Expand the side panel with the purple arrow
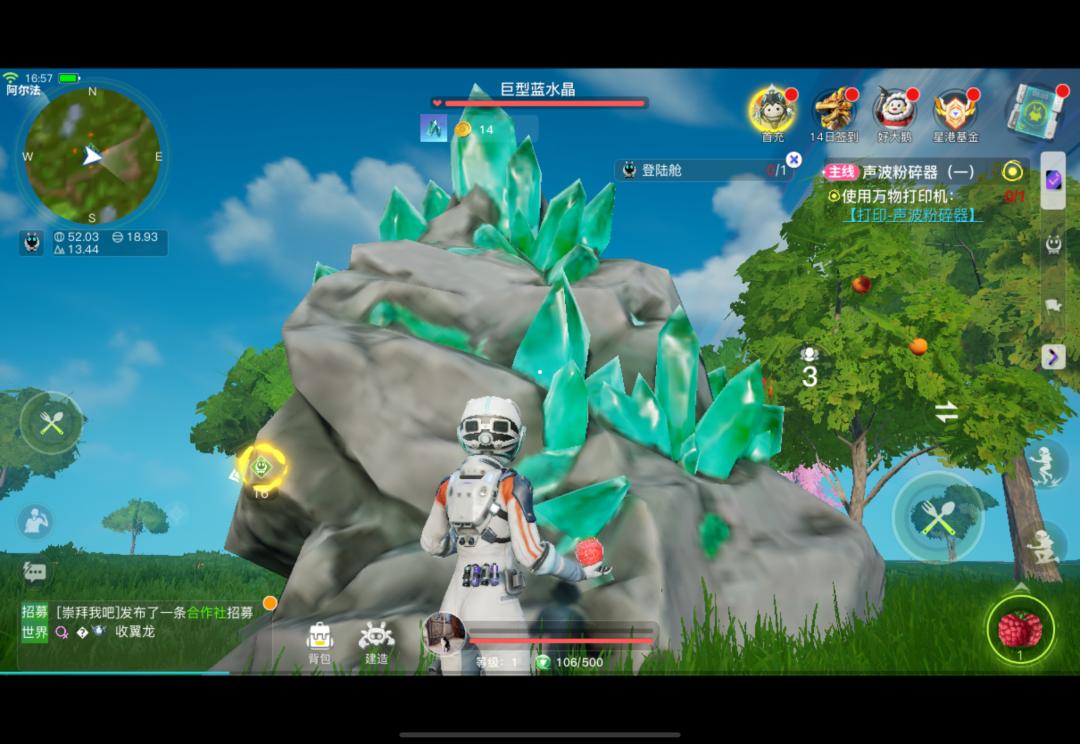 pyautogui.click(x=1053, y=356)
